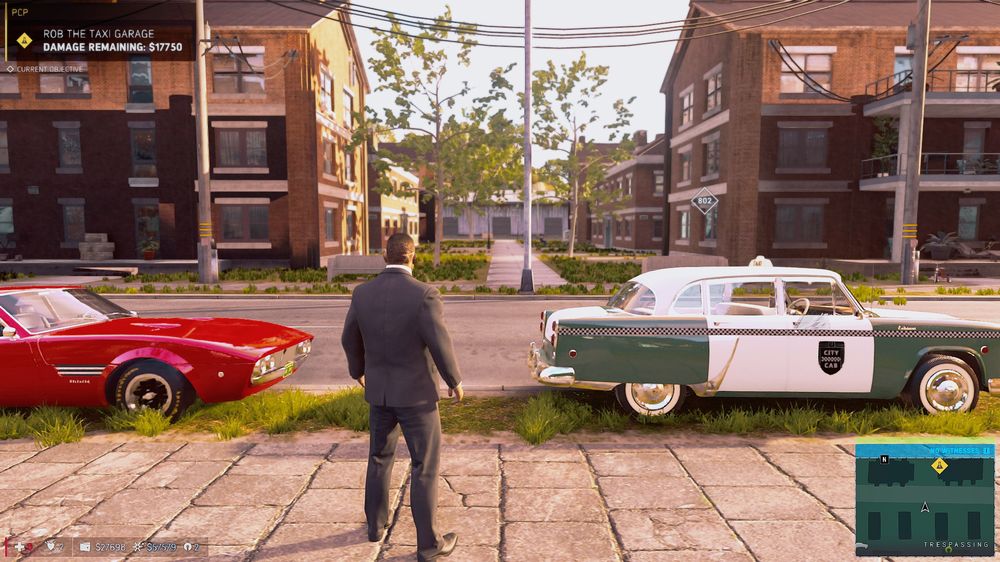Screen dimensions: 1000x562
Task: Click the wallet cash icon
Action: [x=85, y=547]
